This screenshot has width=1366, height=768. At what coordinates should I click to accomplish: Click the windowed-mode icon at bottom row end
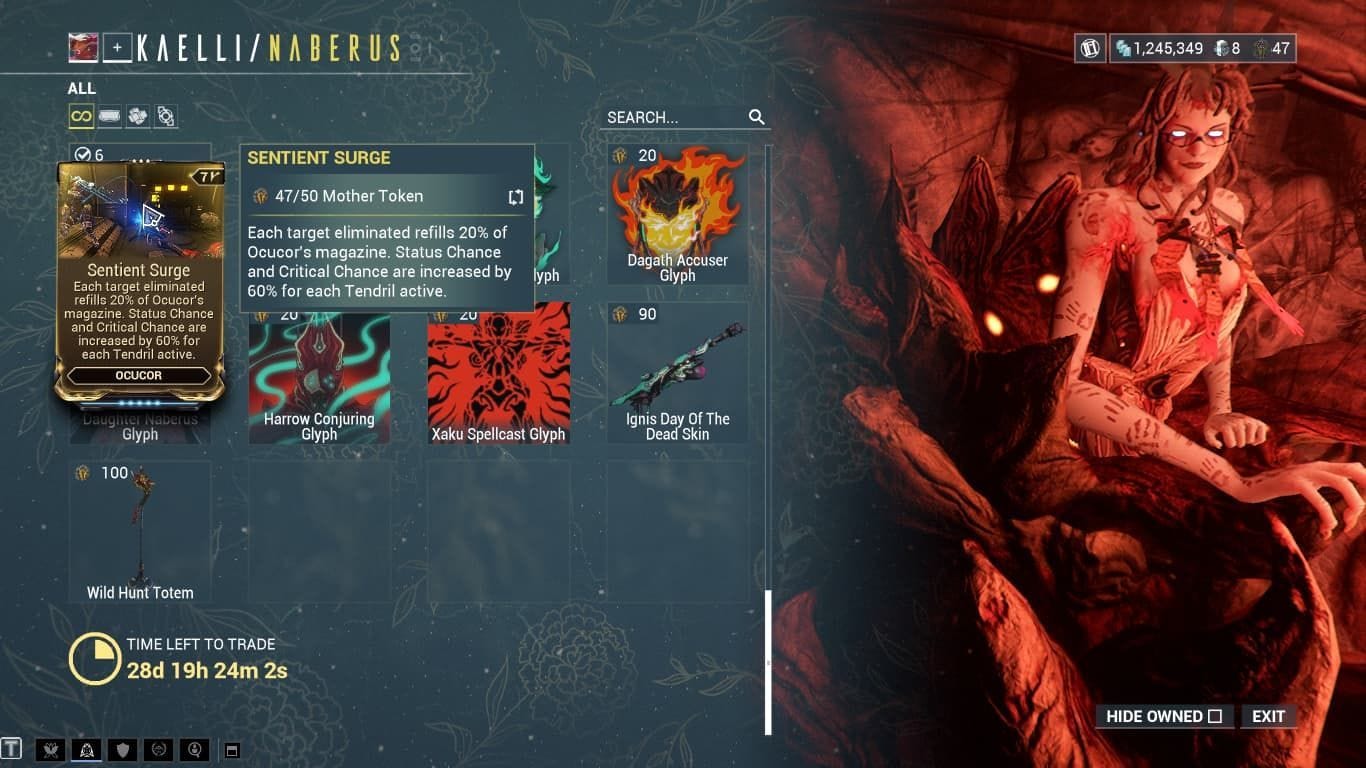pos(233,748)
